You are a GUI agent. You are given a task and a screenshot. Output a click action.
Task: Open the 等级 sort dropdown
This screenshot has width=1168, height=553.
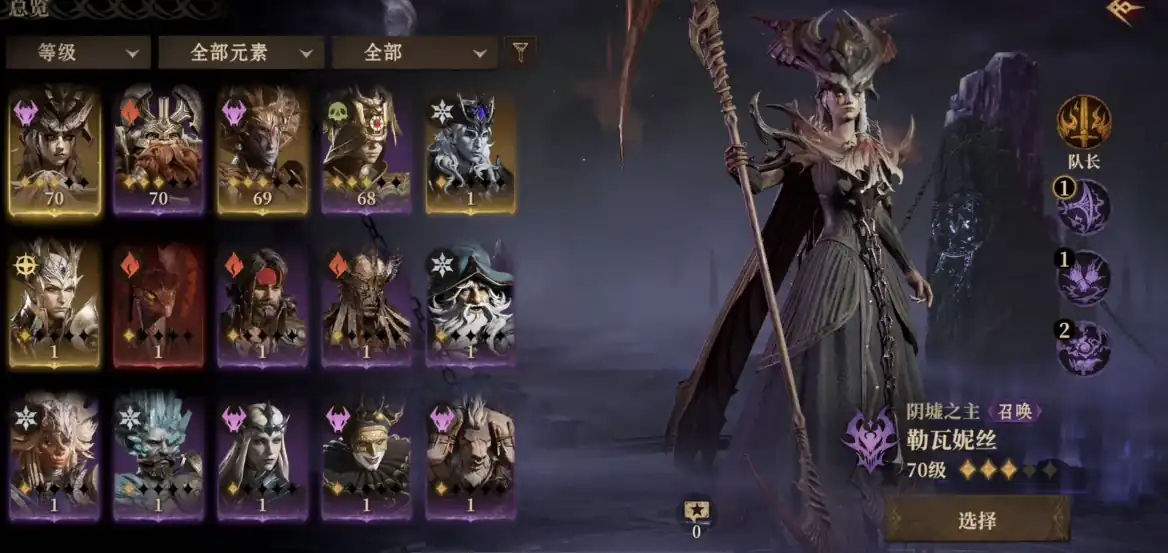(x=78, y=53)
